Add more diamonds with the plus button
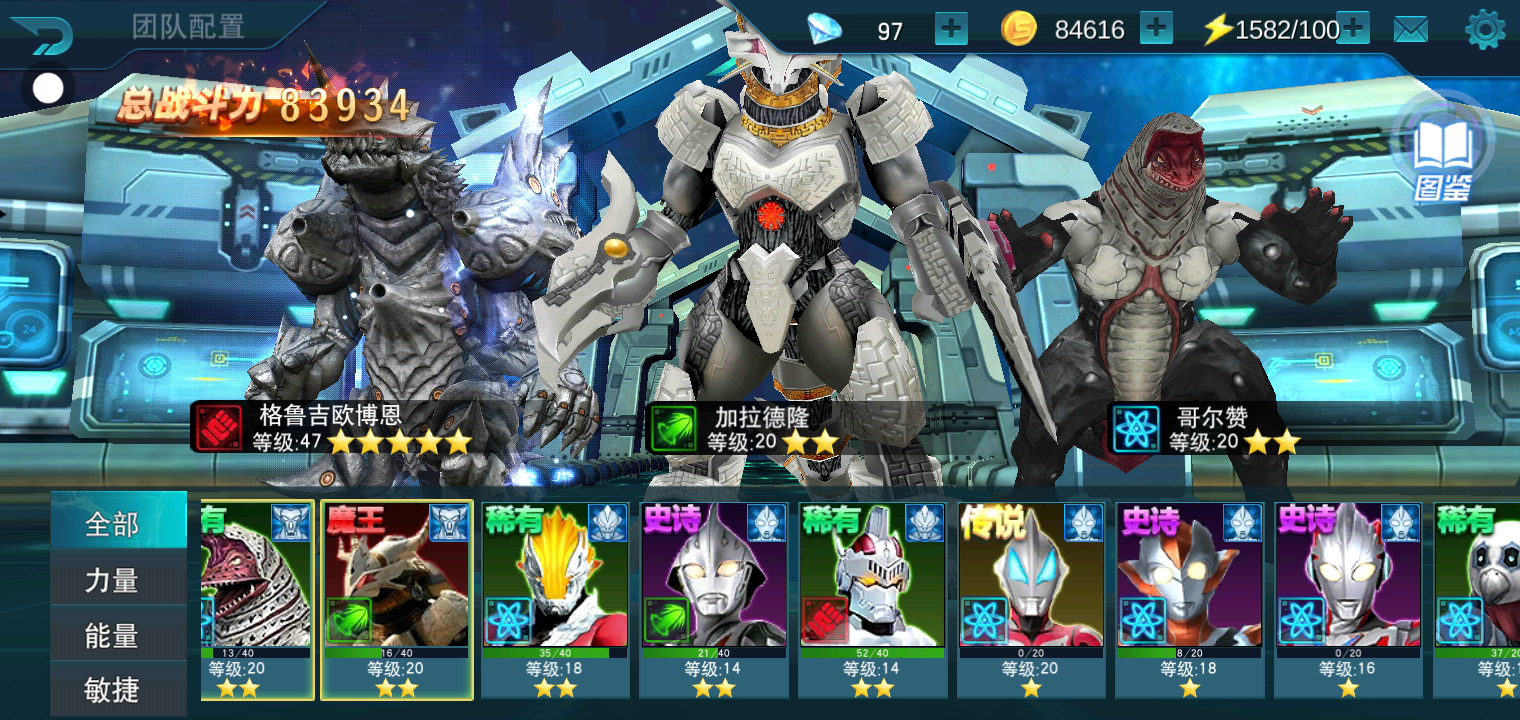Screen dimensions: 1520x720 coord(951,29)
